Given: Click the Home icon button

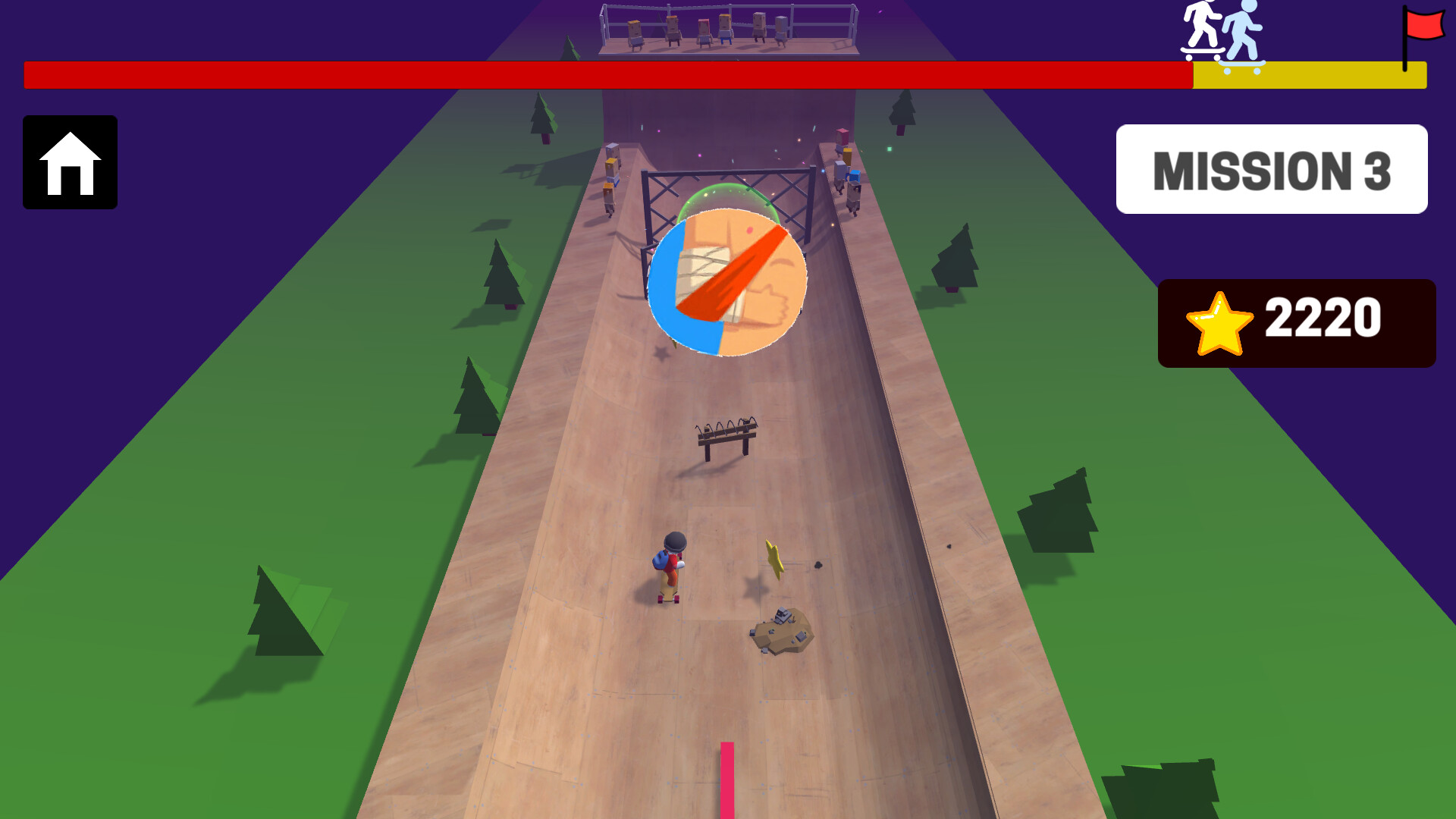Looking at the screenshot, I should coord(70,163).
